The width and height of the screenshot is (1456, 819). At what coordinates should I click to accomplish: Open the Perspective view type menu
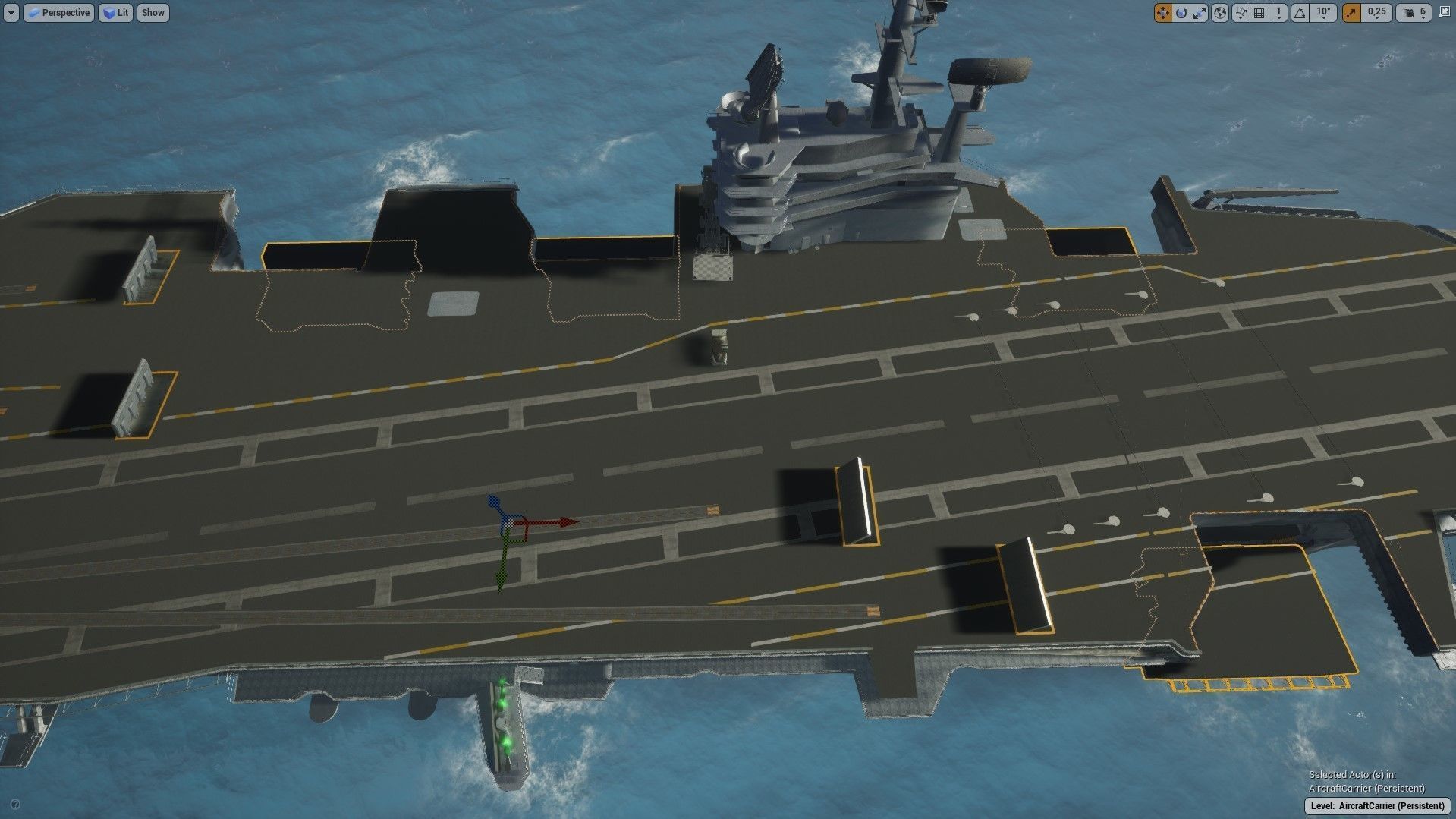(58, 13)
